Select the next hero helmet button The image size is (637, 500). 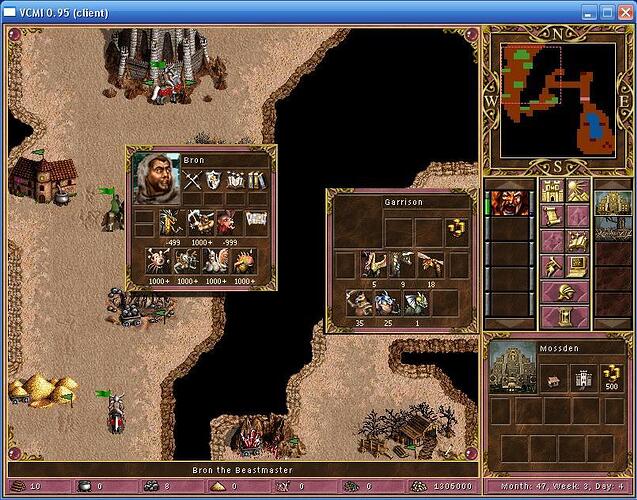point(565,291)
